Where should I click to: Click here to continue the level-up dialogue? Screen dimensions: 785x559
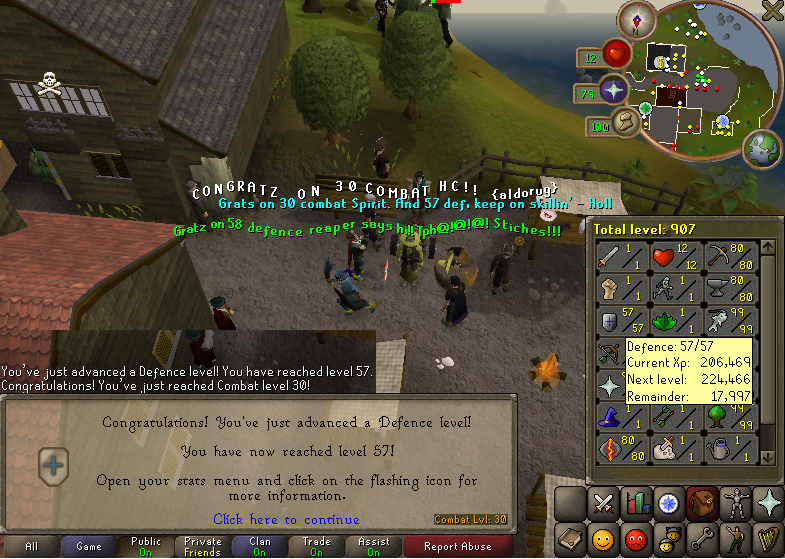(286, 519)
